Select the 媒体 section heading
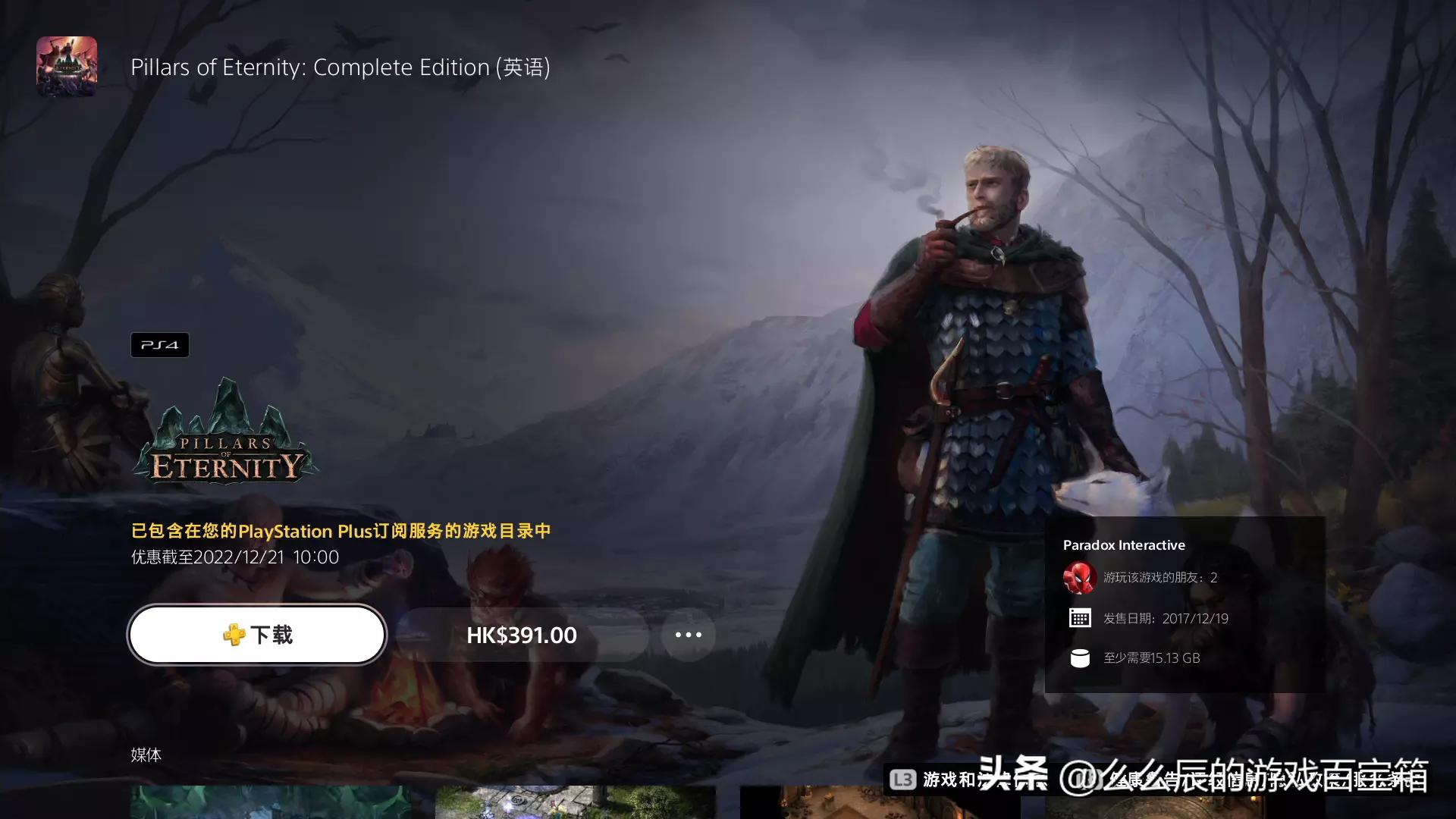This screenshot has width=1456, height=819. click(146, 755)
